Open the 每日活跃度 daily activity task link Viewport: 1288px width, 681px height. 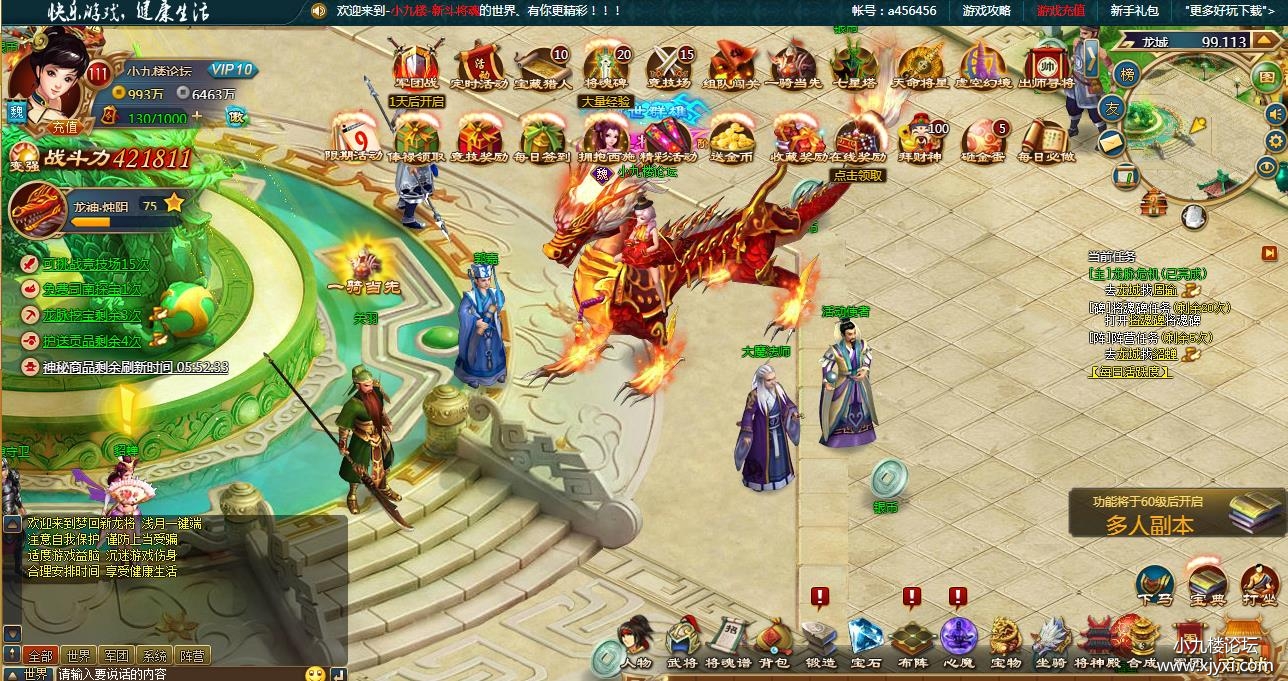click(1131, 372)
